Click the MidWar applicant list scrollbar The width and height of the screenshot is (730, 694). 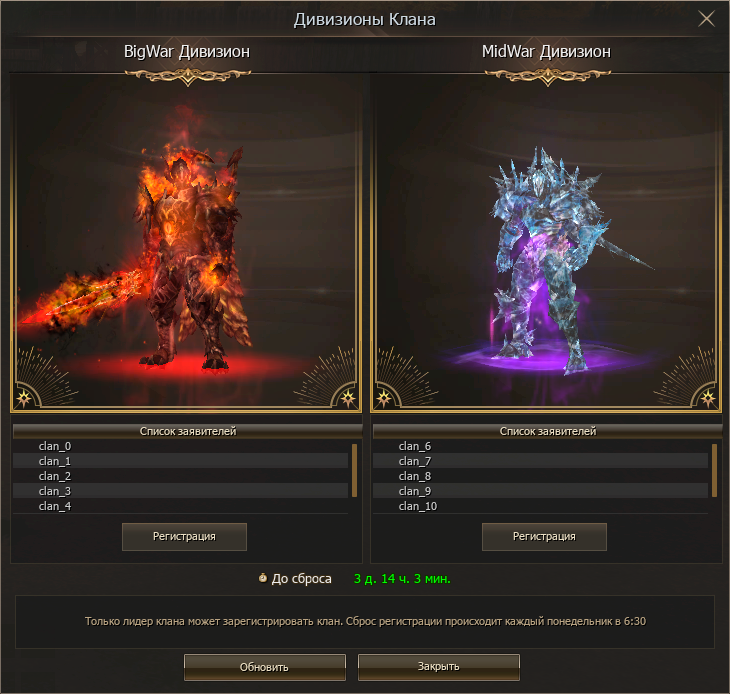pyautogui.click(x=714, y=470)
